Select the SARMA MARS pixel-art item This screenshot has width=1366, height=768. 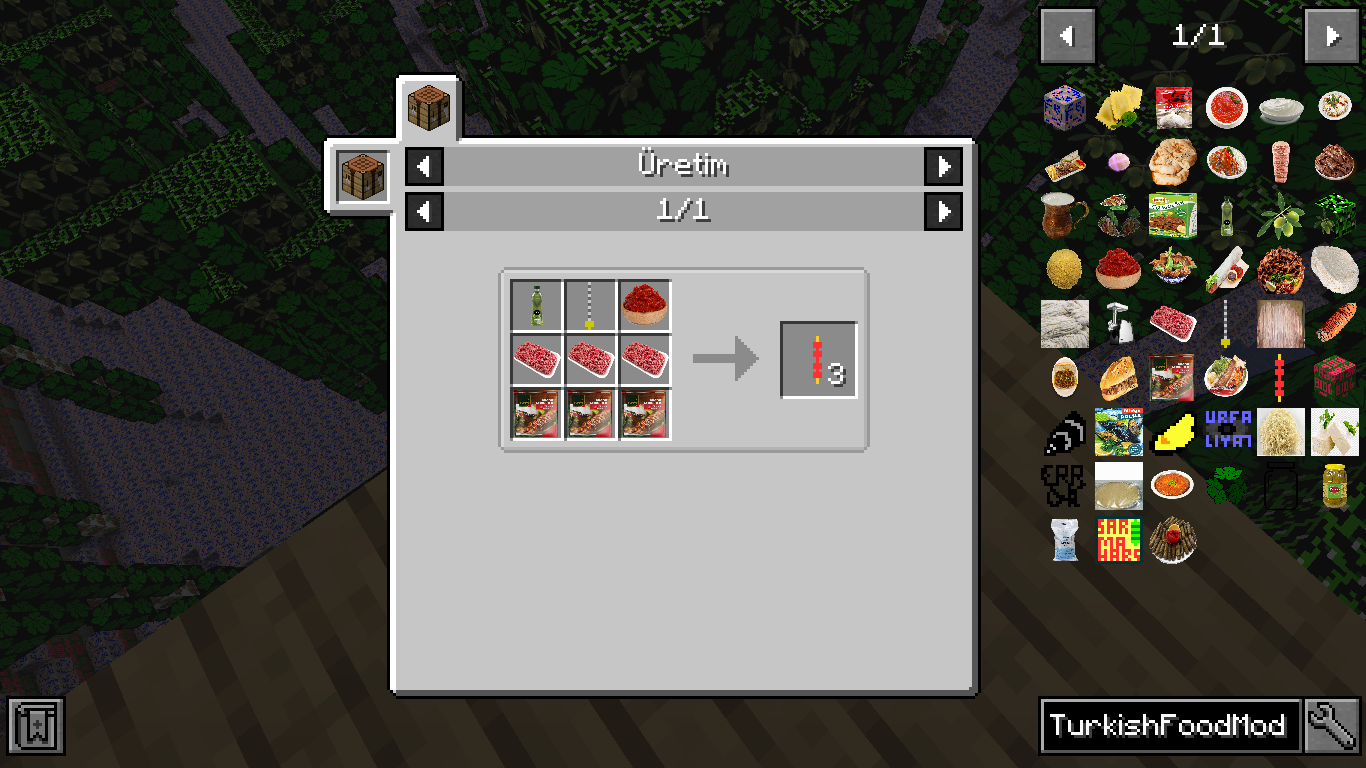pos(1119,539)
